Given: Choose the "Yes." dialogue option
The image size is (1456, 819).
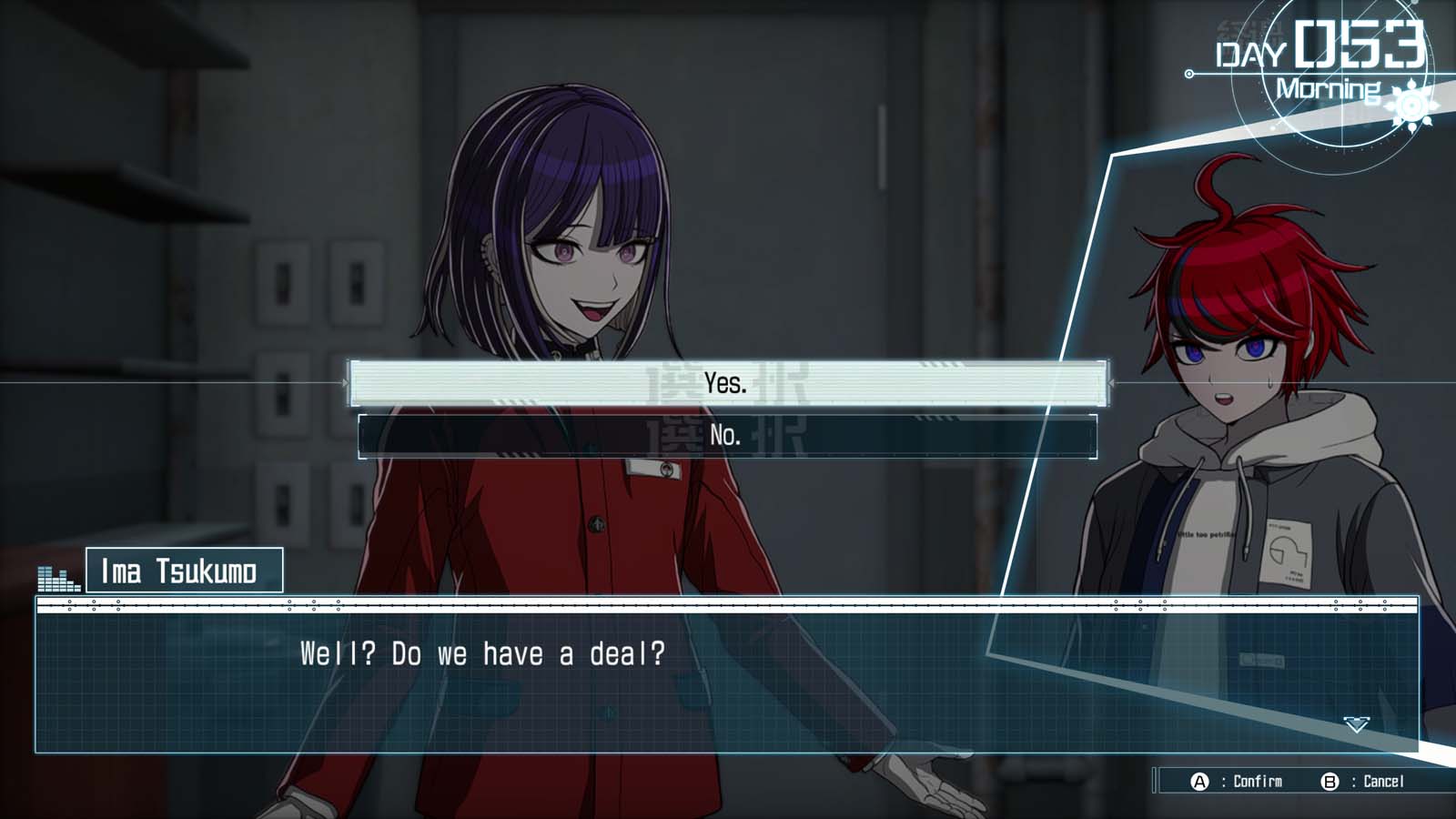Looking at the screenshot, I should tap(727, 383).
